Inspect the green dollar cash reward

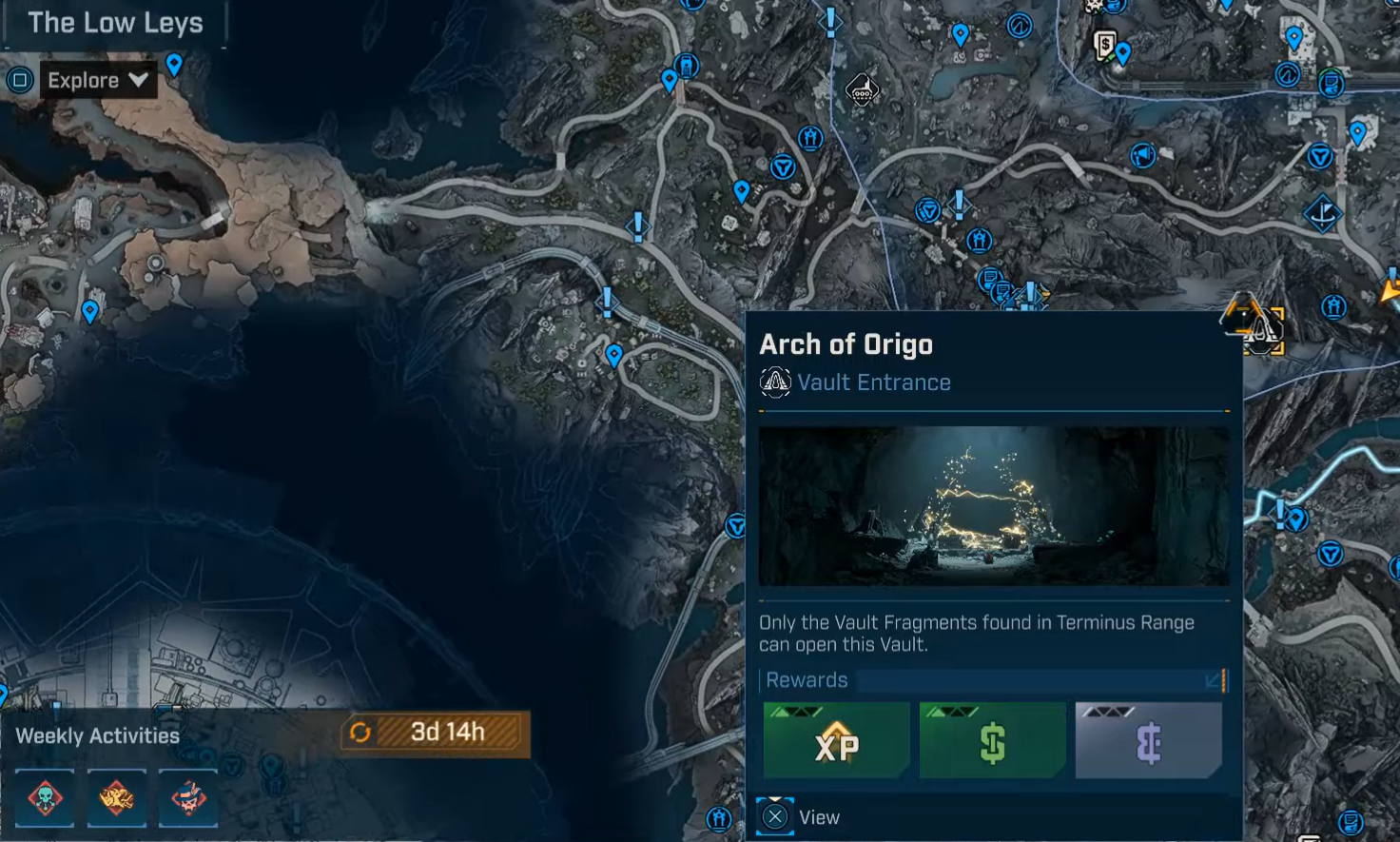992,741
